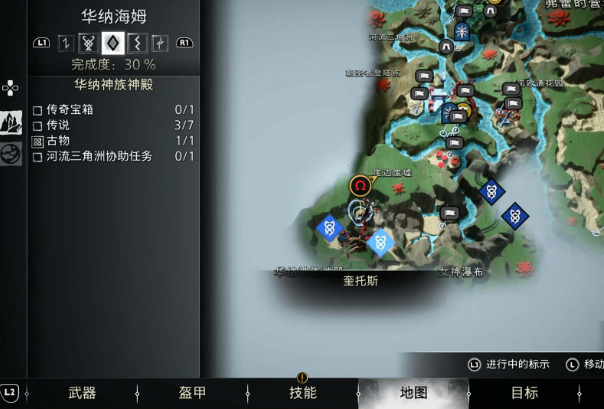This screenshot has height=409, width=604.
Task: Open the 盔甲 (Armor) tab
Action: click(x=192, y=393)
